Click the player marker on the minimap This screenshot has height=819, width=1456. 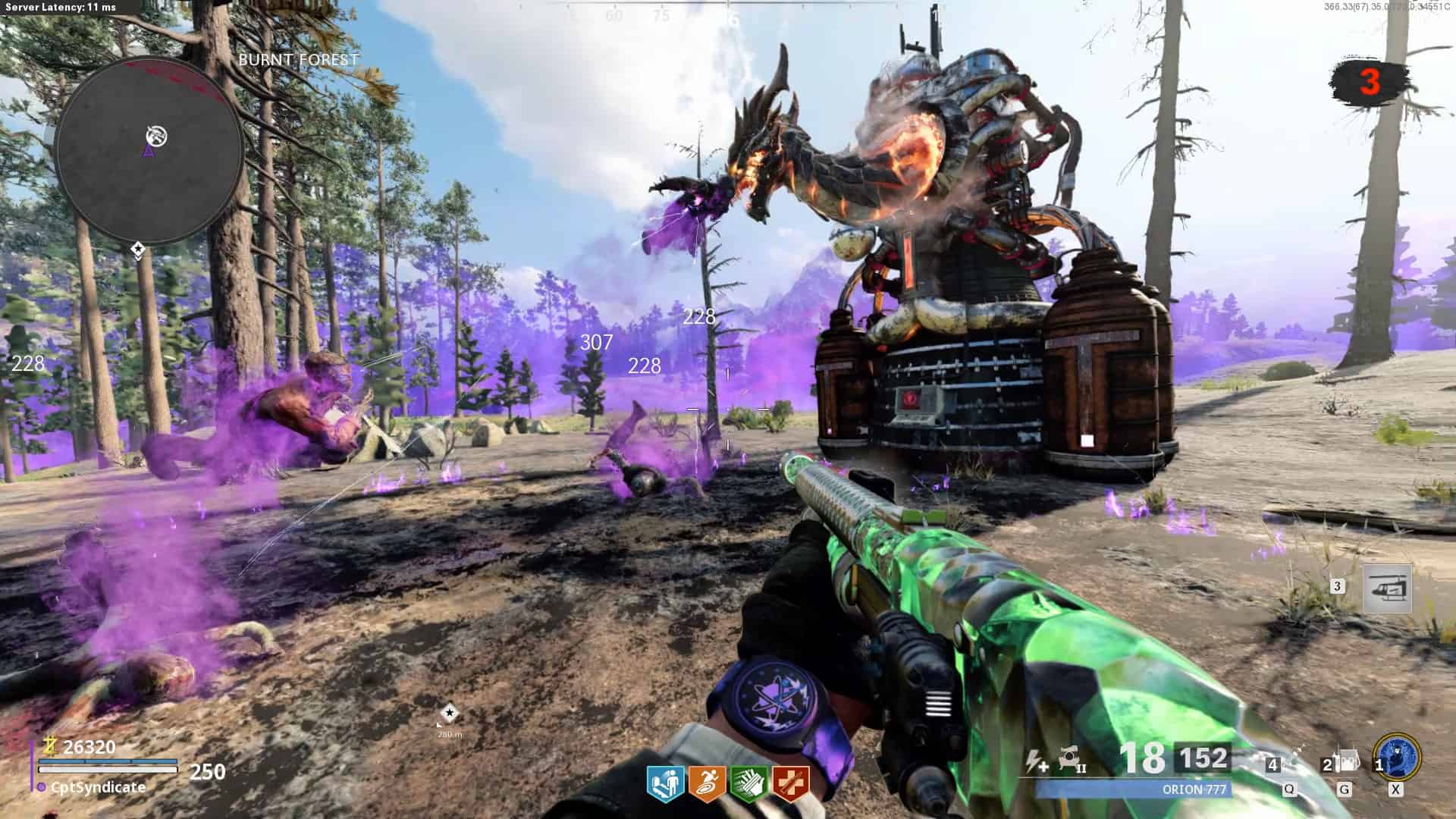tap(149, 152)
